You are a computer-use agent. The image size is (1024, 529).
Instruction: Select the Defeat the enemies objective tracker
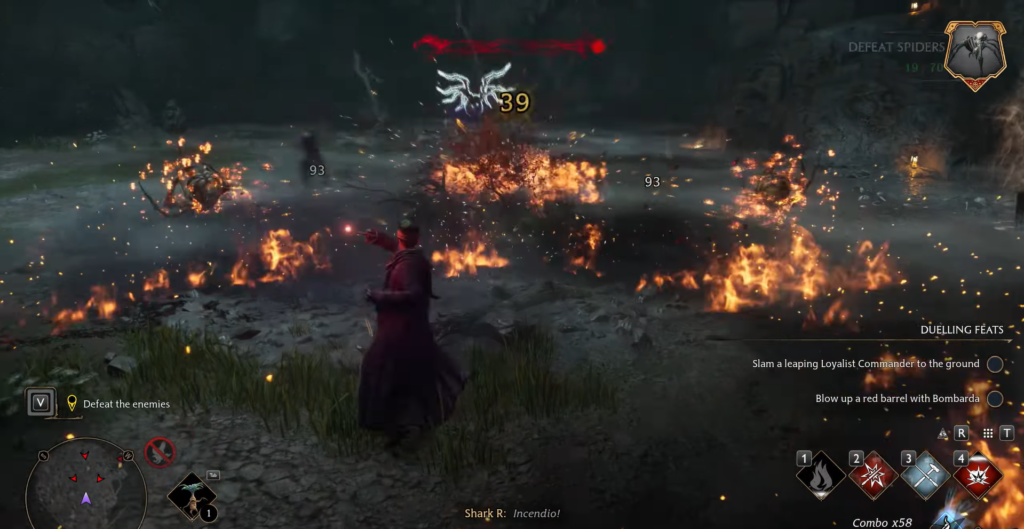(118, 404)
